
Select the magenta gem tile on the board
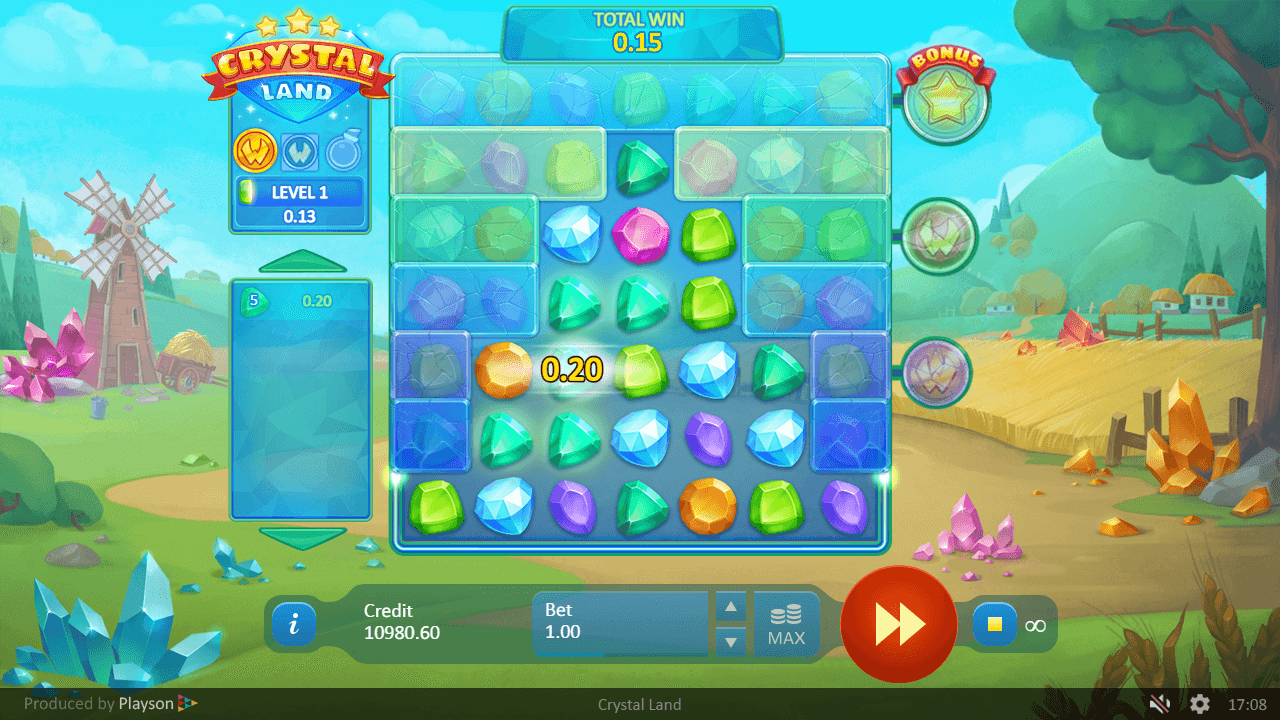(x=638, y=233)
